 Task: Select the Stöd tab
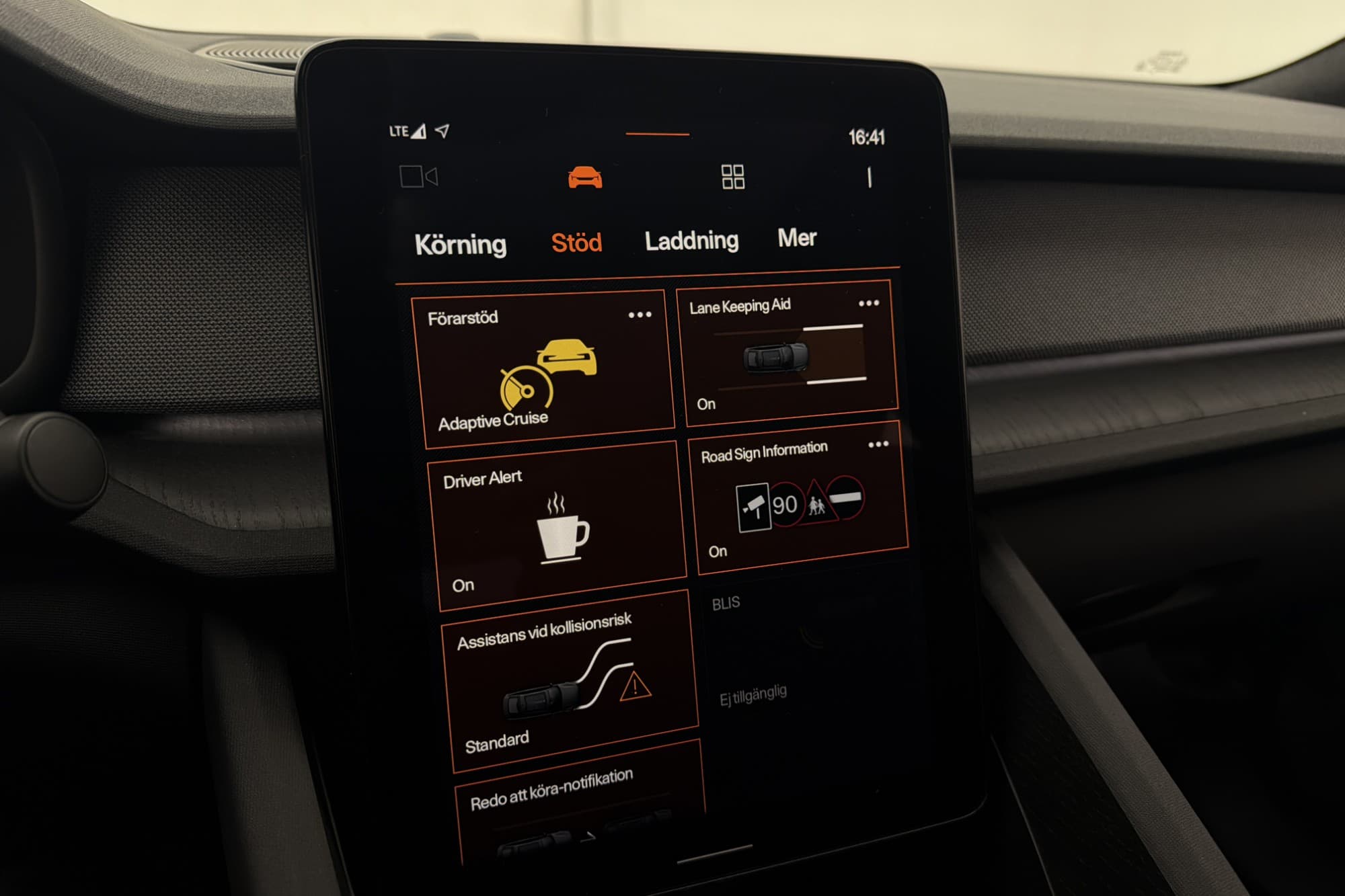[576, 243]
